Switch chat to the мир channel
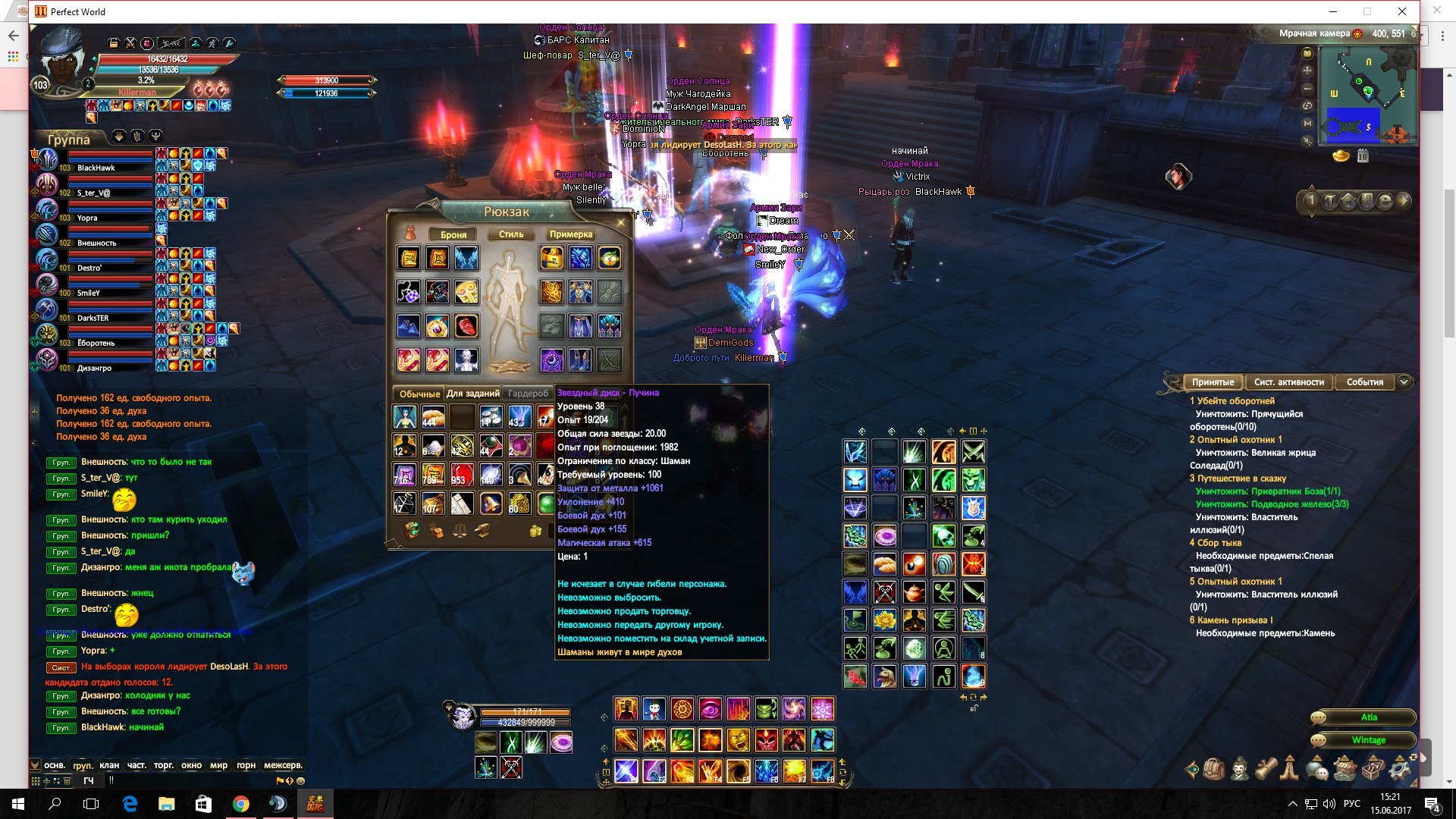1456x819 pixels. (x=218, y=765)
